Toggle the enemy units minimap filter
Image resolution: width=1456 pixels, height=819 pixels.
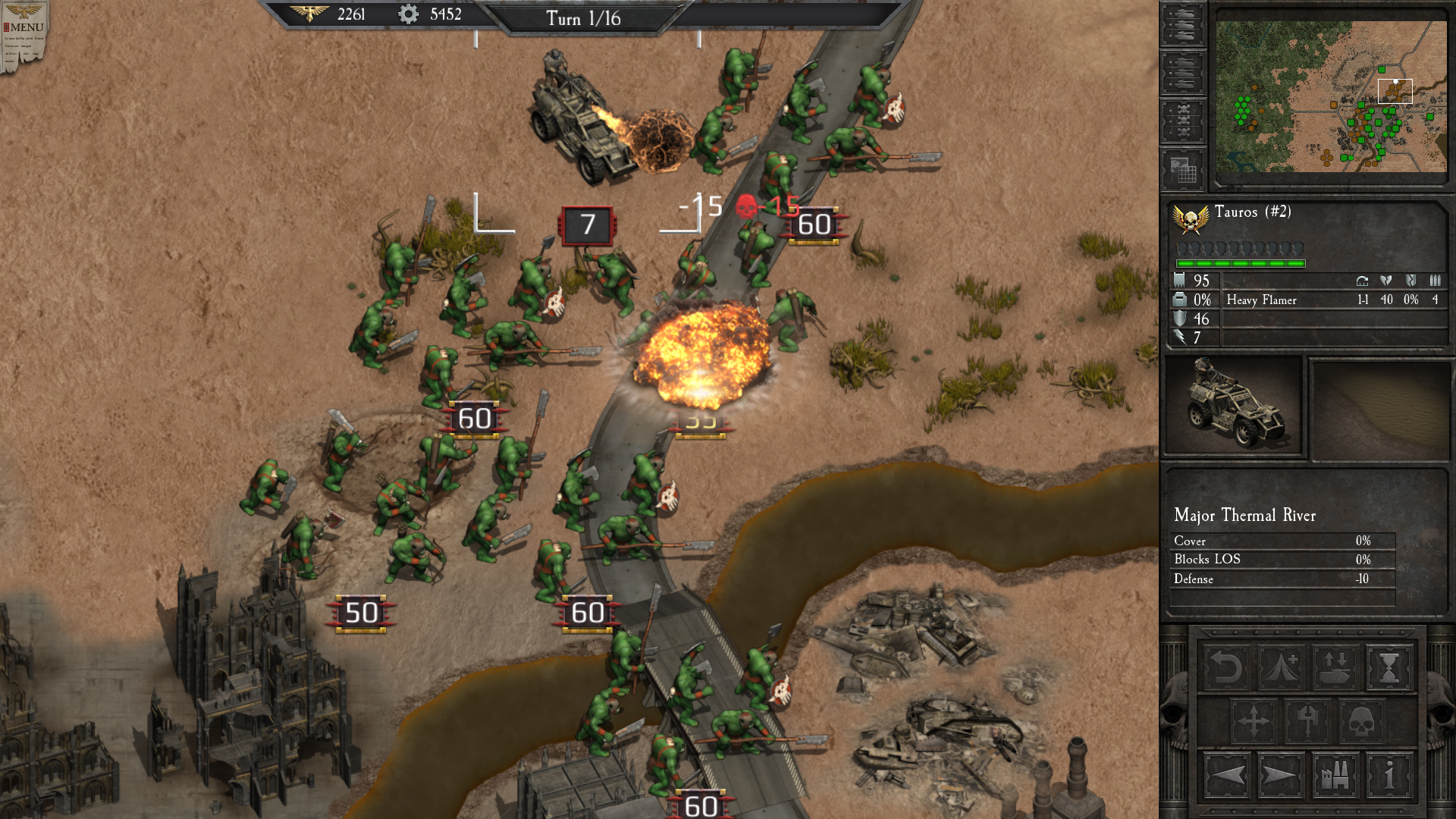tap(1184, 71)
